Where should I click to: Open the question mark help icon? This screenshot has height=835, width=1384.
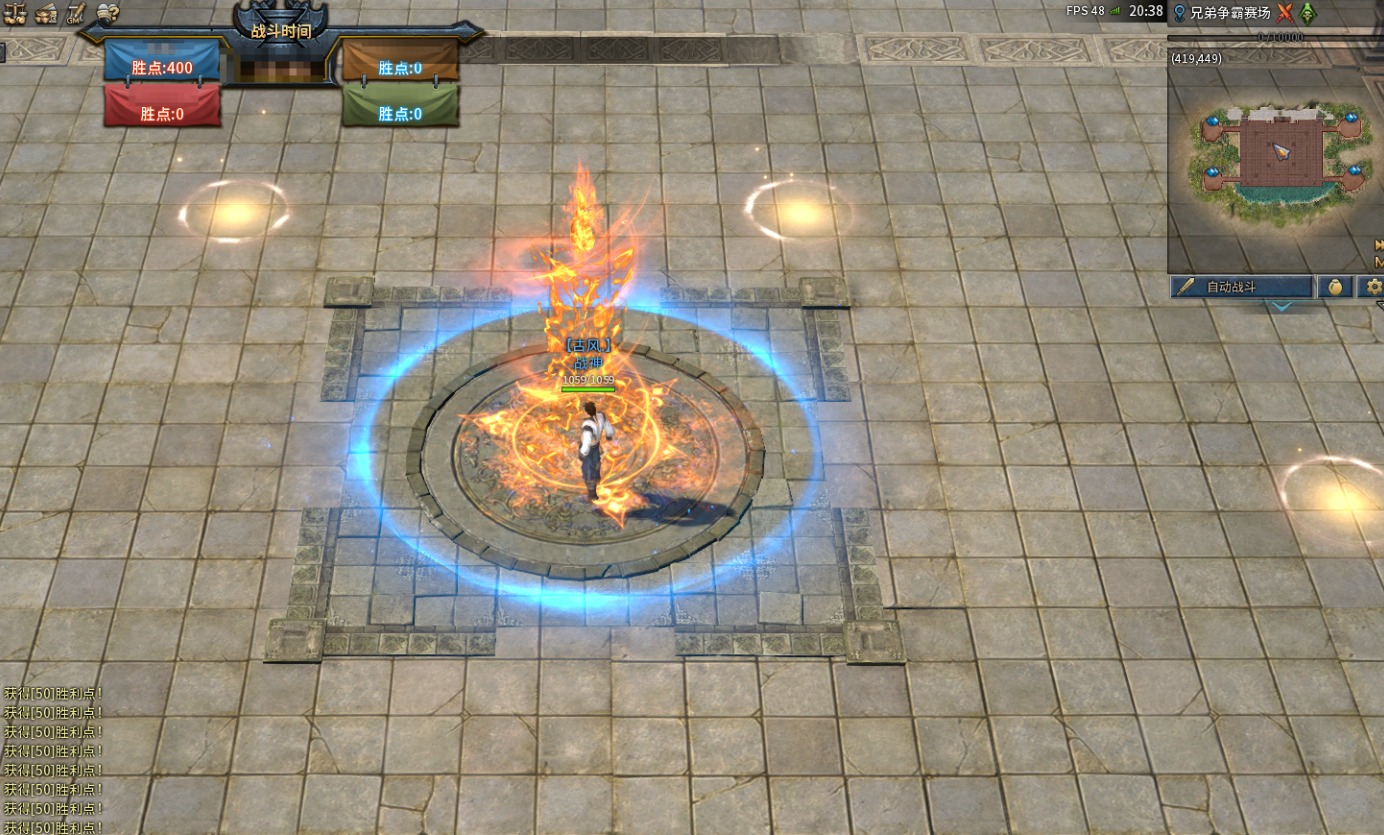(108, 13)
